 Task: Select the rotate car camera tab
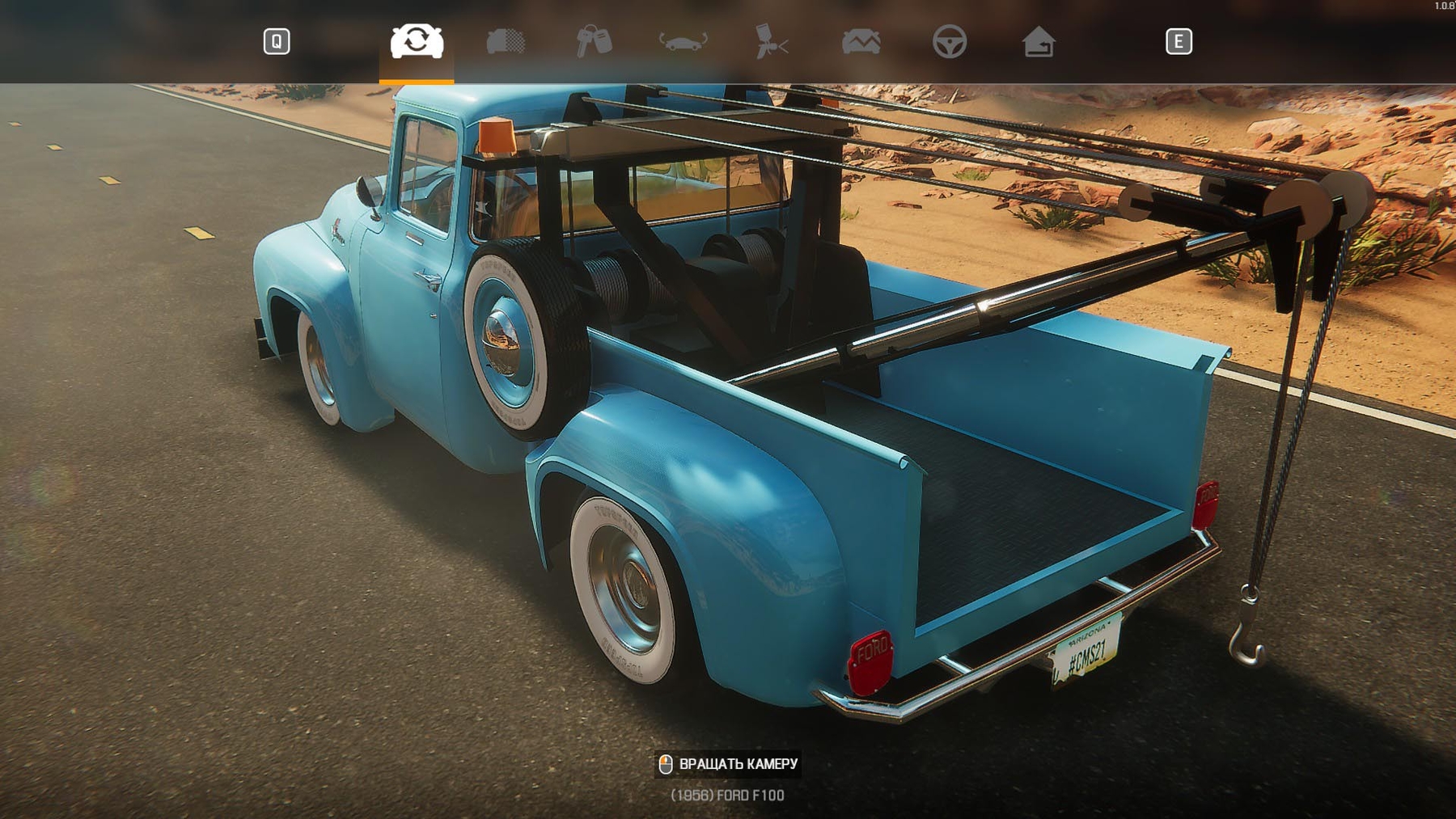[417, 41]
